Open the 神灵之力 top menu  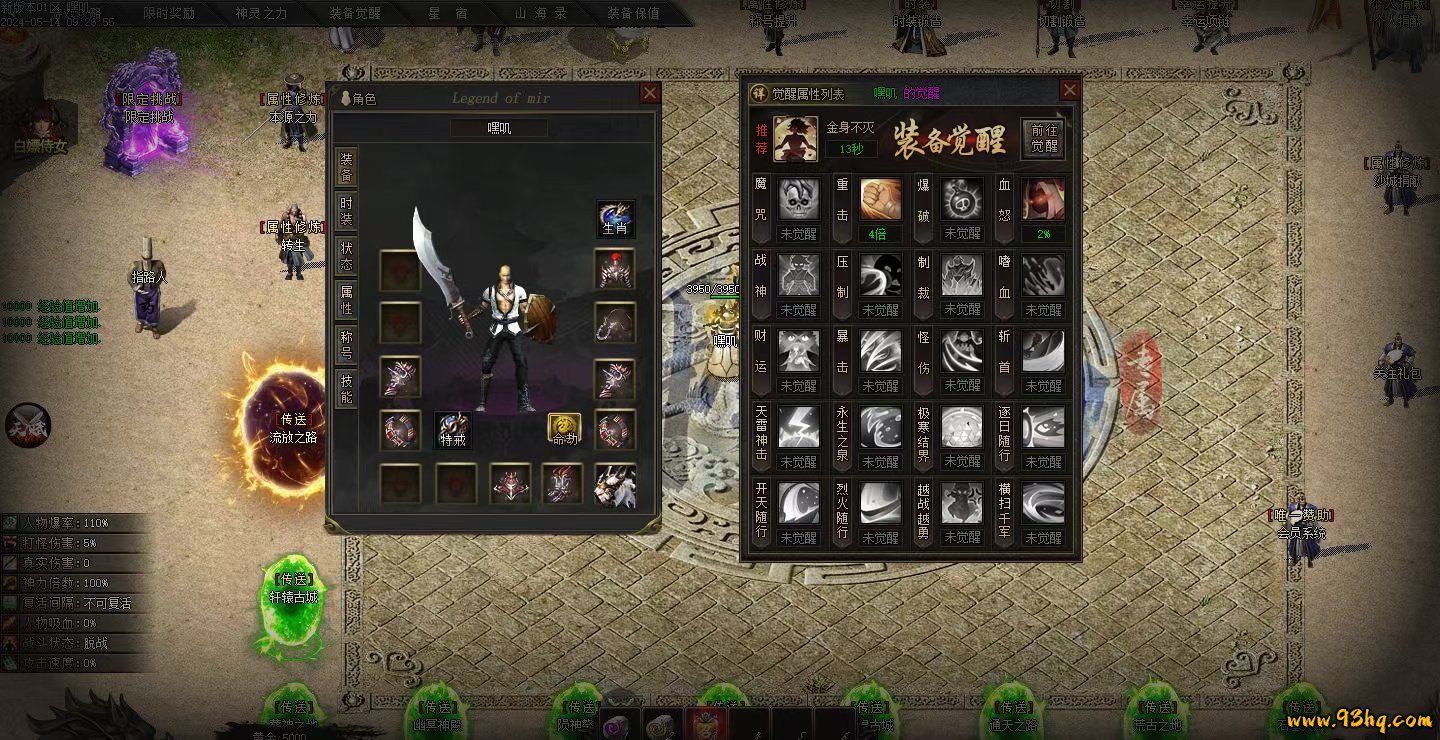[261, 14]
